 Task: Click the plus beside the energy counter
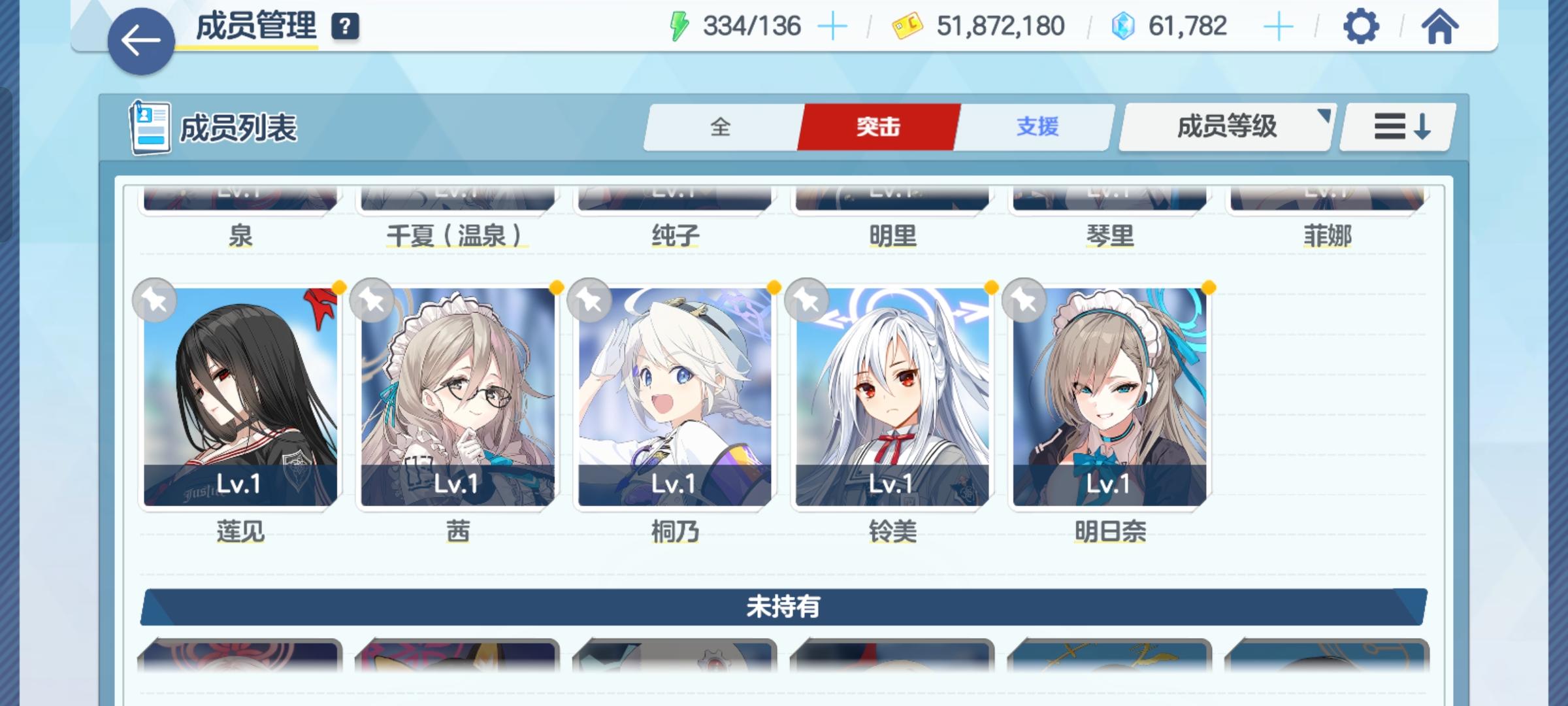(x=832, y=26)
